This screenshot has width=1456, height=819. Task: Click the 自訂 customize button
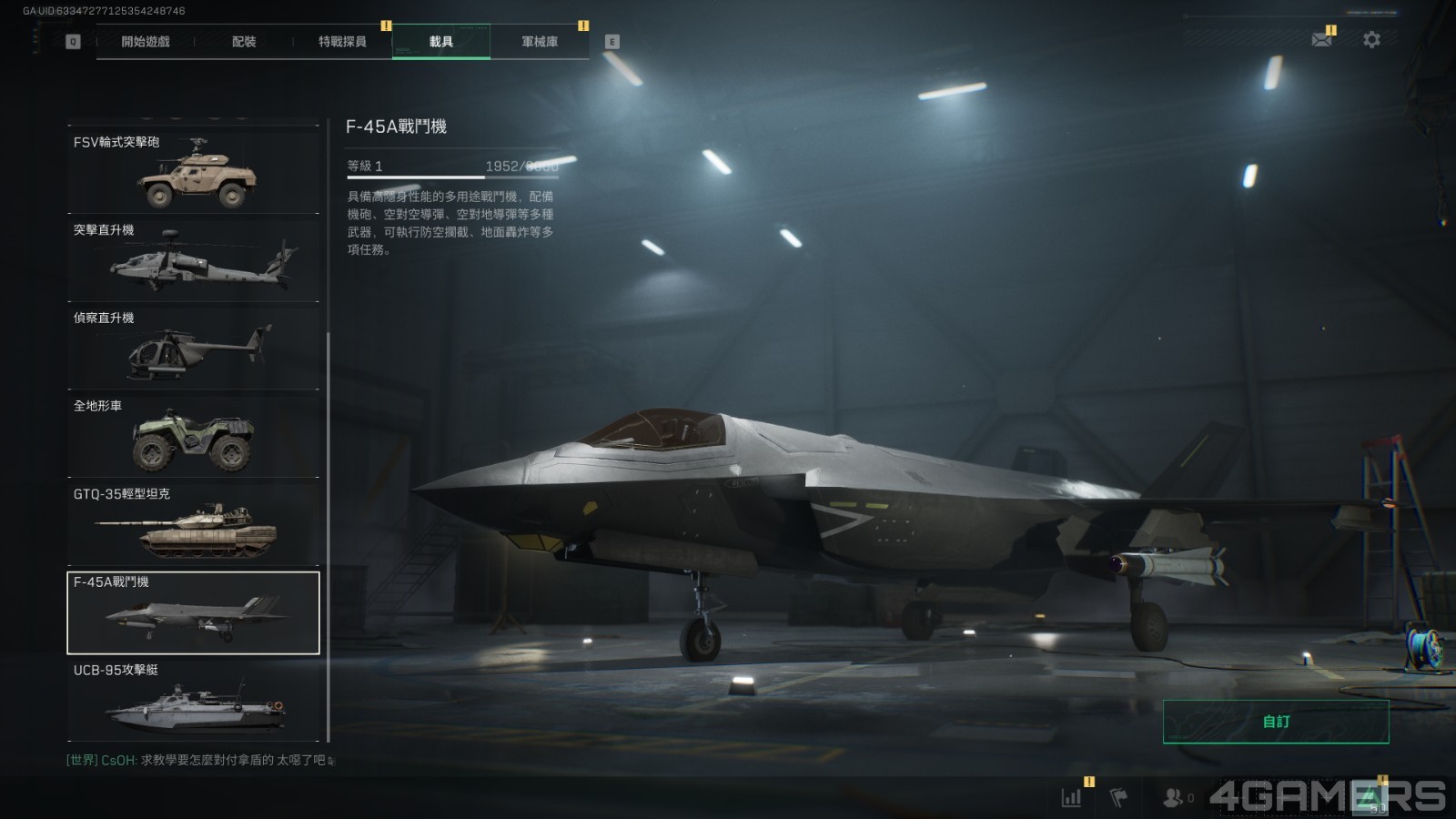coord(1276,722)
